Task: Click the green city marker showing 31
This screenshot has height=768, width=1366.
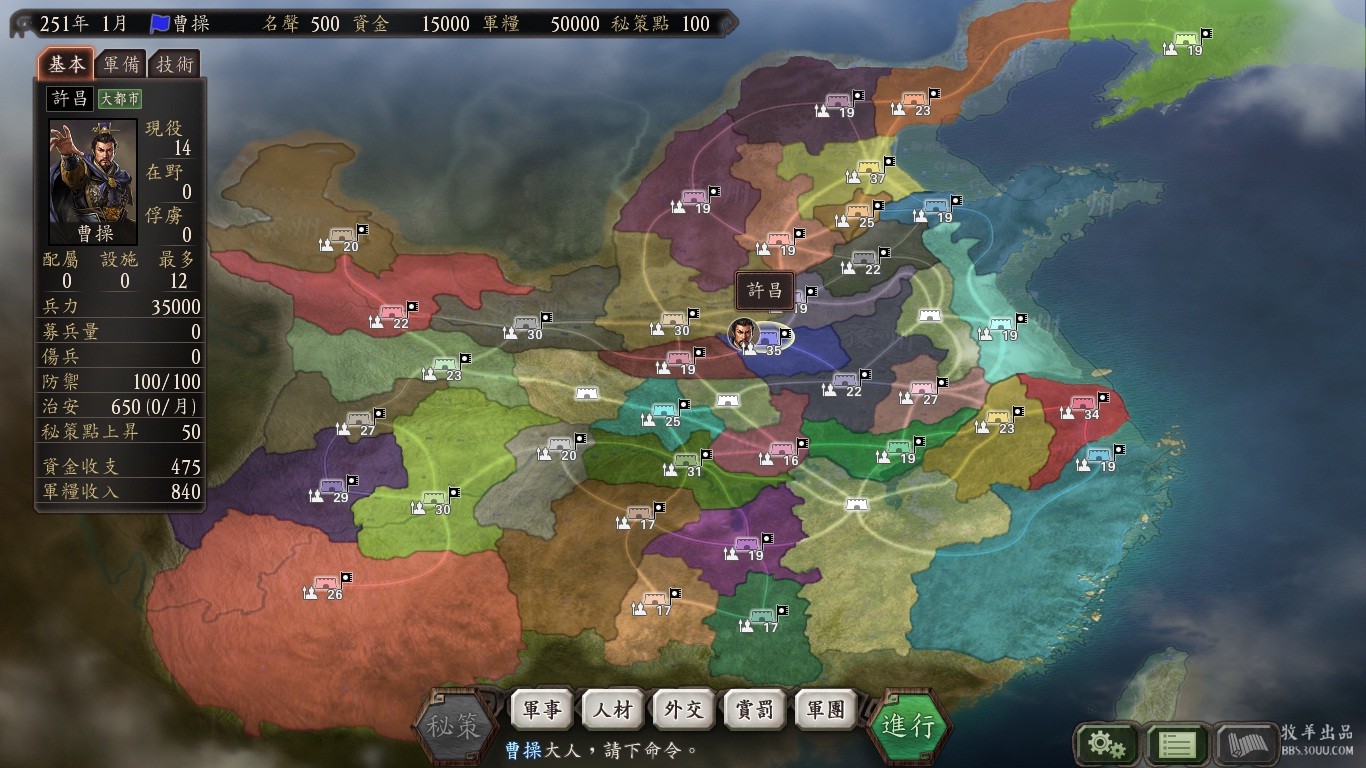Action: pyautogui.click(x=687, y=461)
